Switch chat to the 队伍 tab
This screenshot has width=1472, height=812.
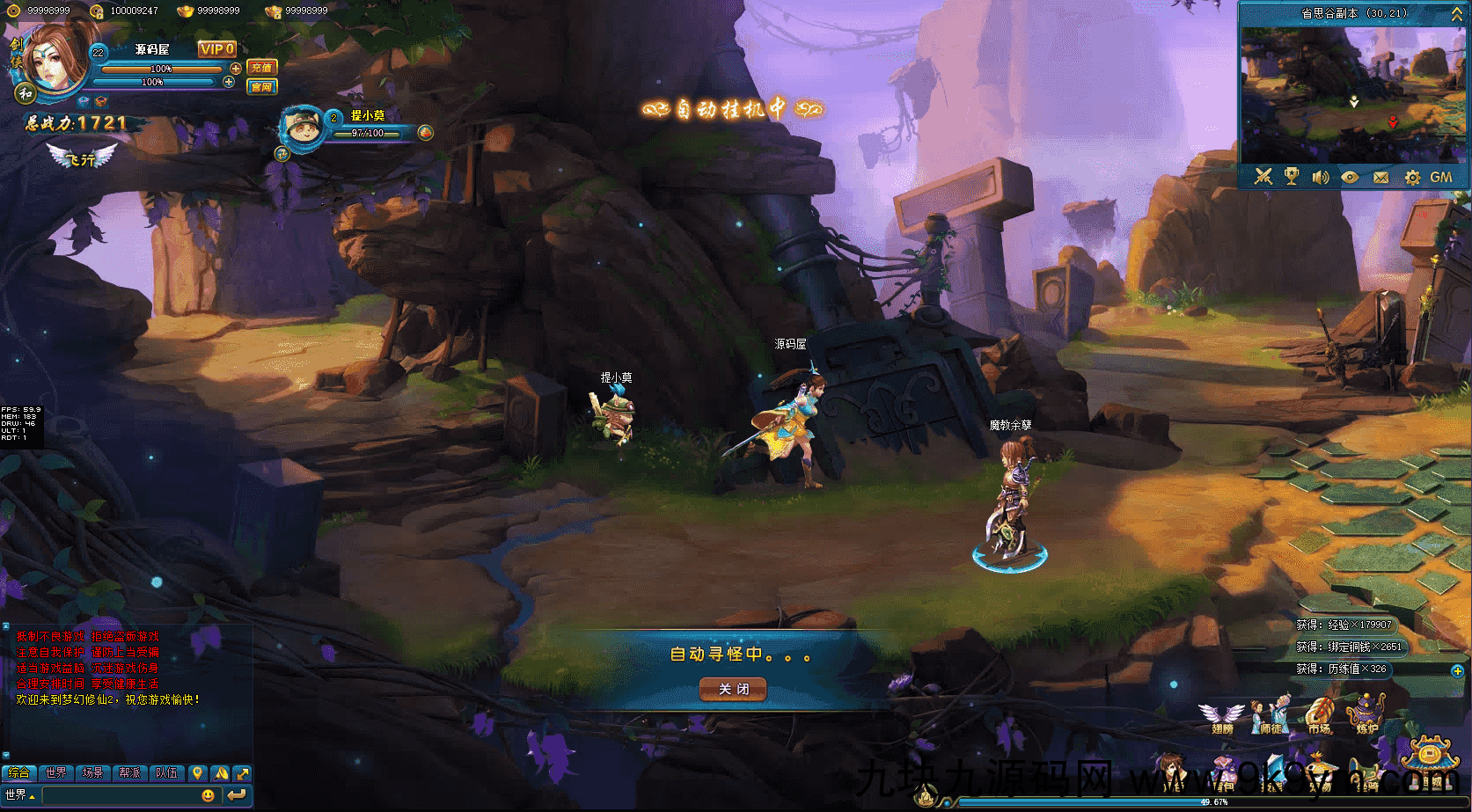pos(166,773)
